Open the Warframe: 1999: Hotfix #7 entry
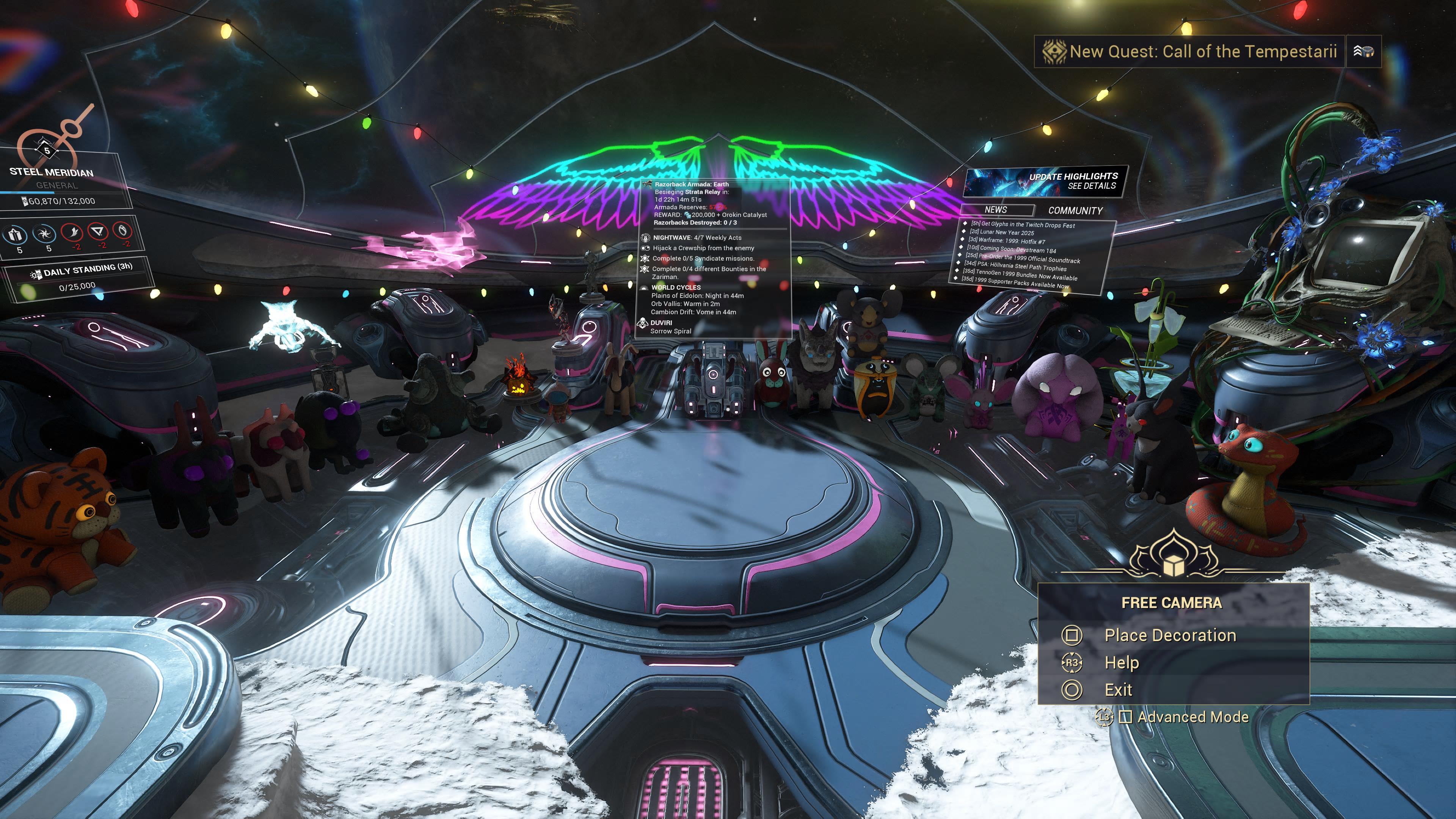The width and height of the screenshot is (1456, 819). (x=1007, y=240)
